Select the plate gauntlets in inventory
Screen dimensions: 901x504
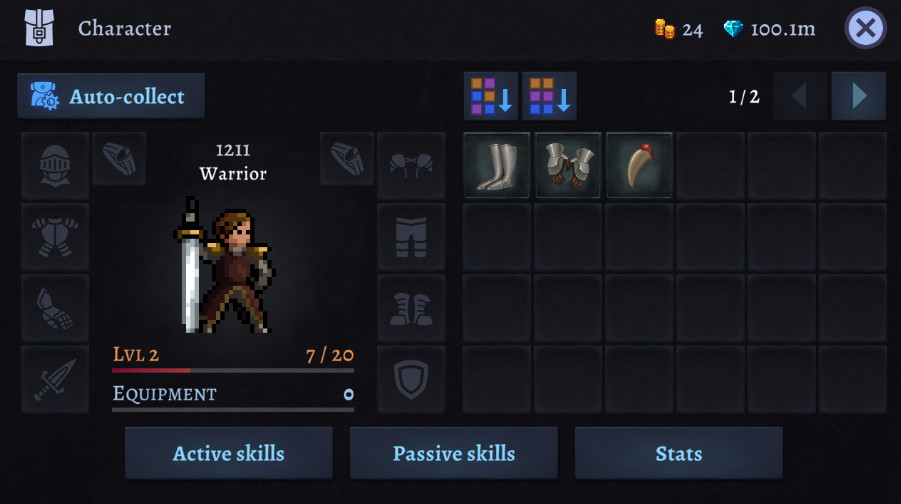(567, 165)
